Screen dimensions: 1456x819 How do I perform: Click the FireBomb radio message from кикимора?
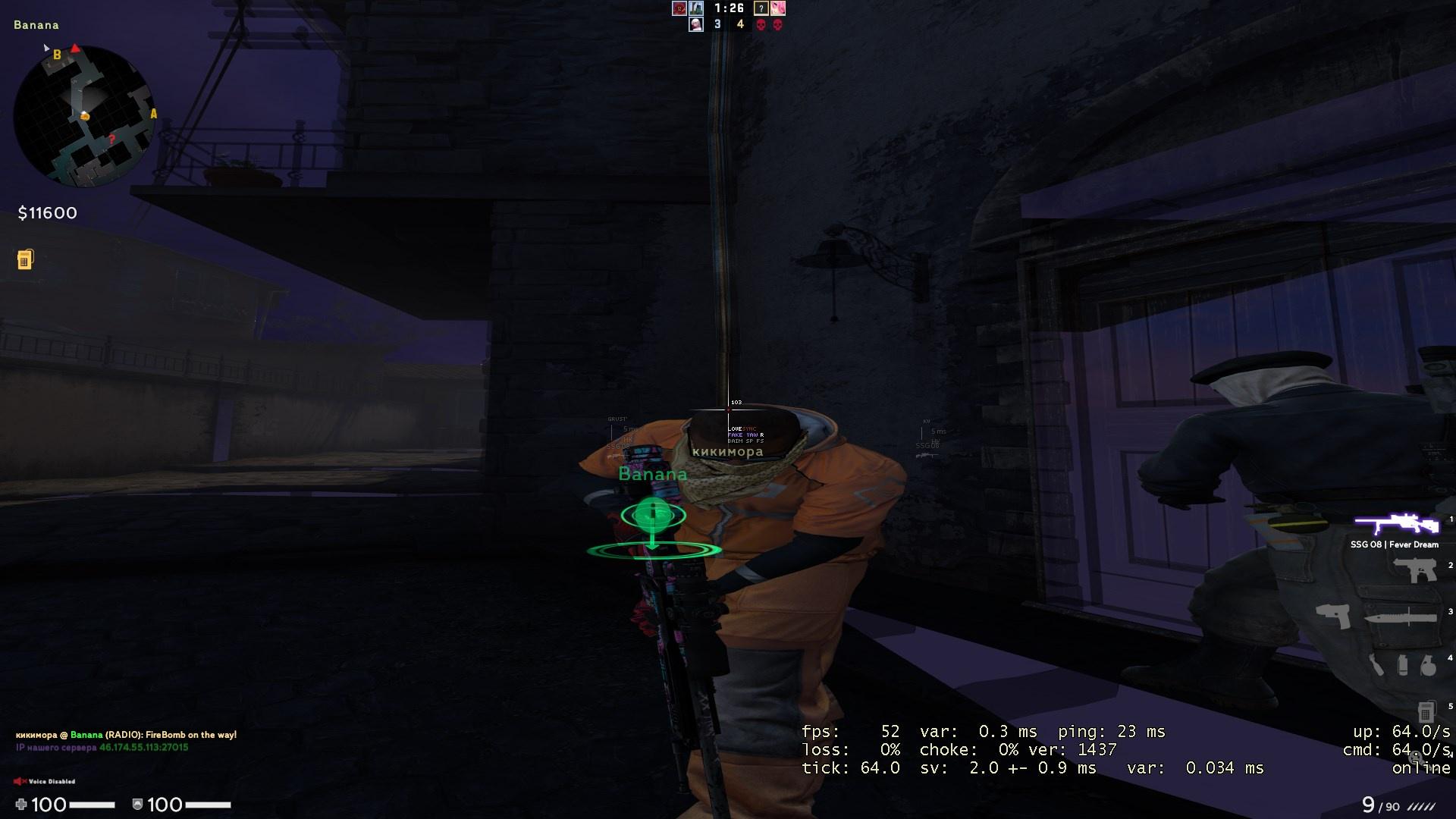click(125, 735)
